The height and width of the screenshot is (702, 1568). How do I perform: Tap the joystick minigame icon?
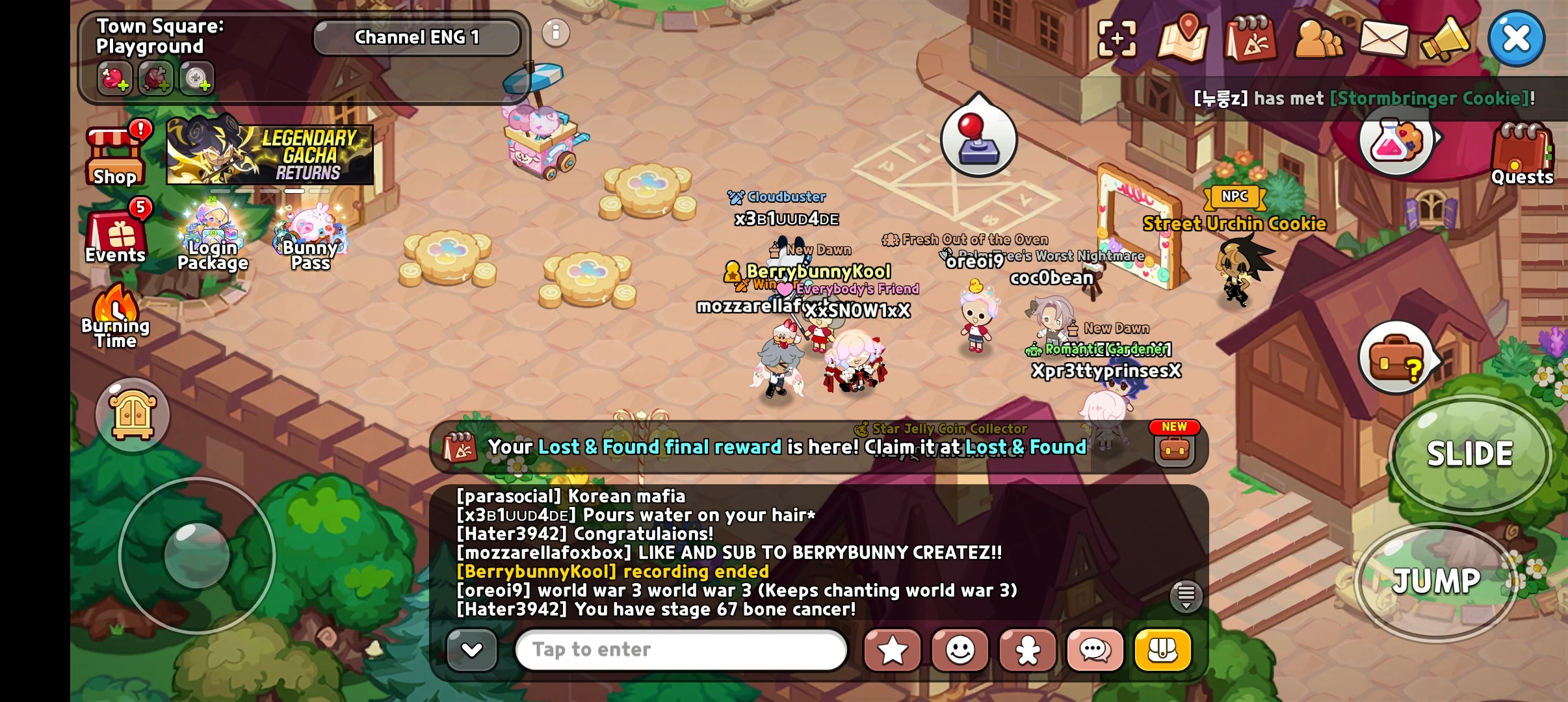tap(980, 140)
